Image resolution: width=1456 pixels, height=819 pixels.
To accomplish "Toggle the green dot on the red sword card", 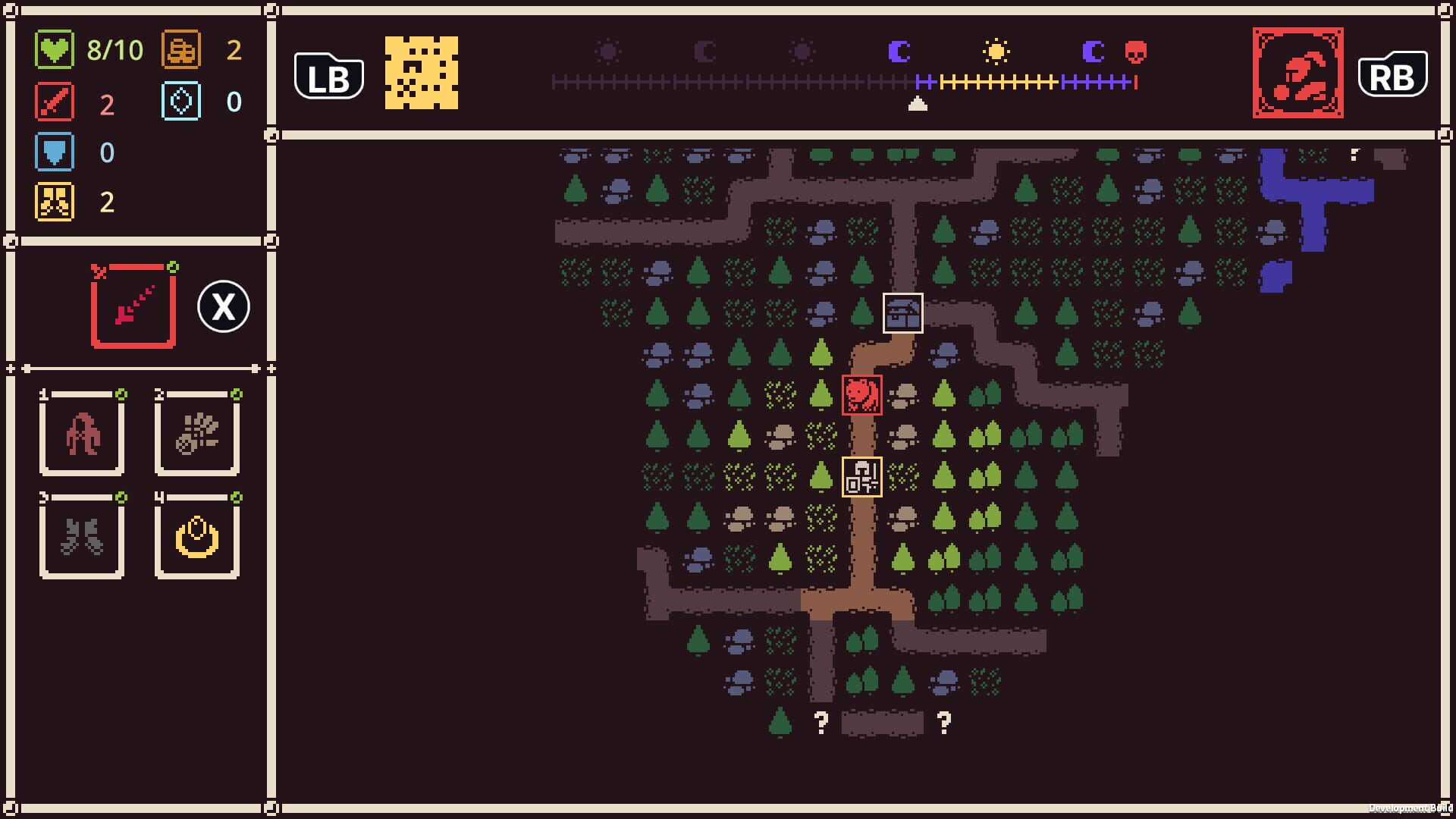I will point(174,265).
